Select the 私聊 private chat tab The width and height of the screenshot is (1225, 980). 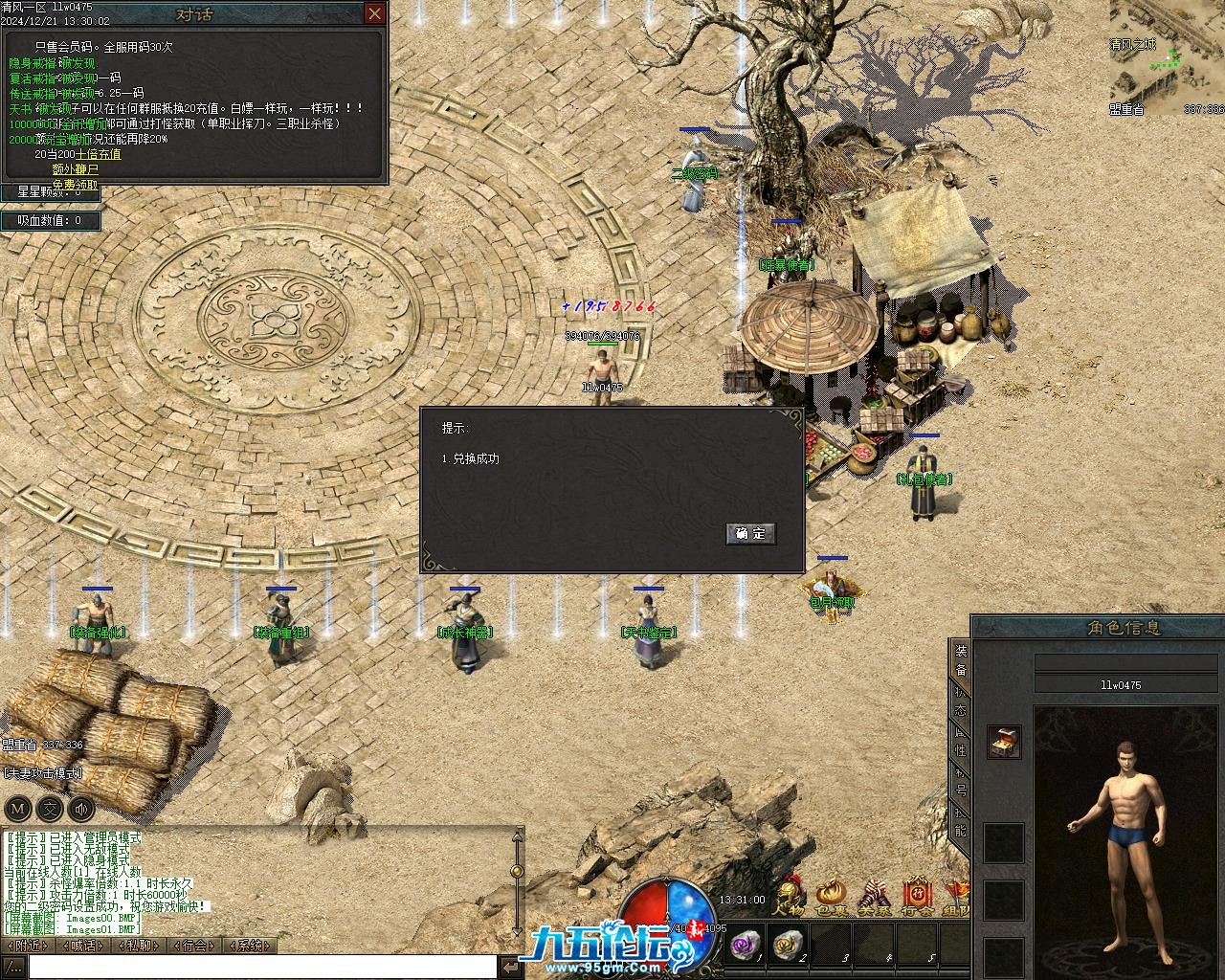click(x=139, y=946)
